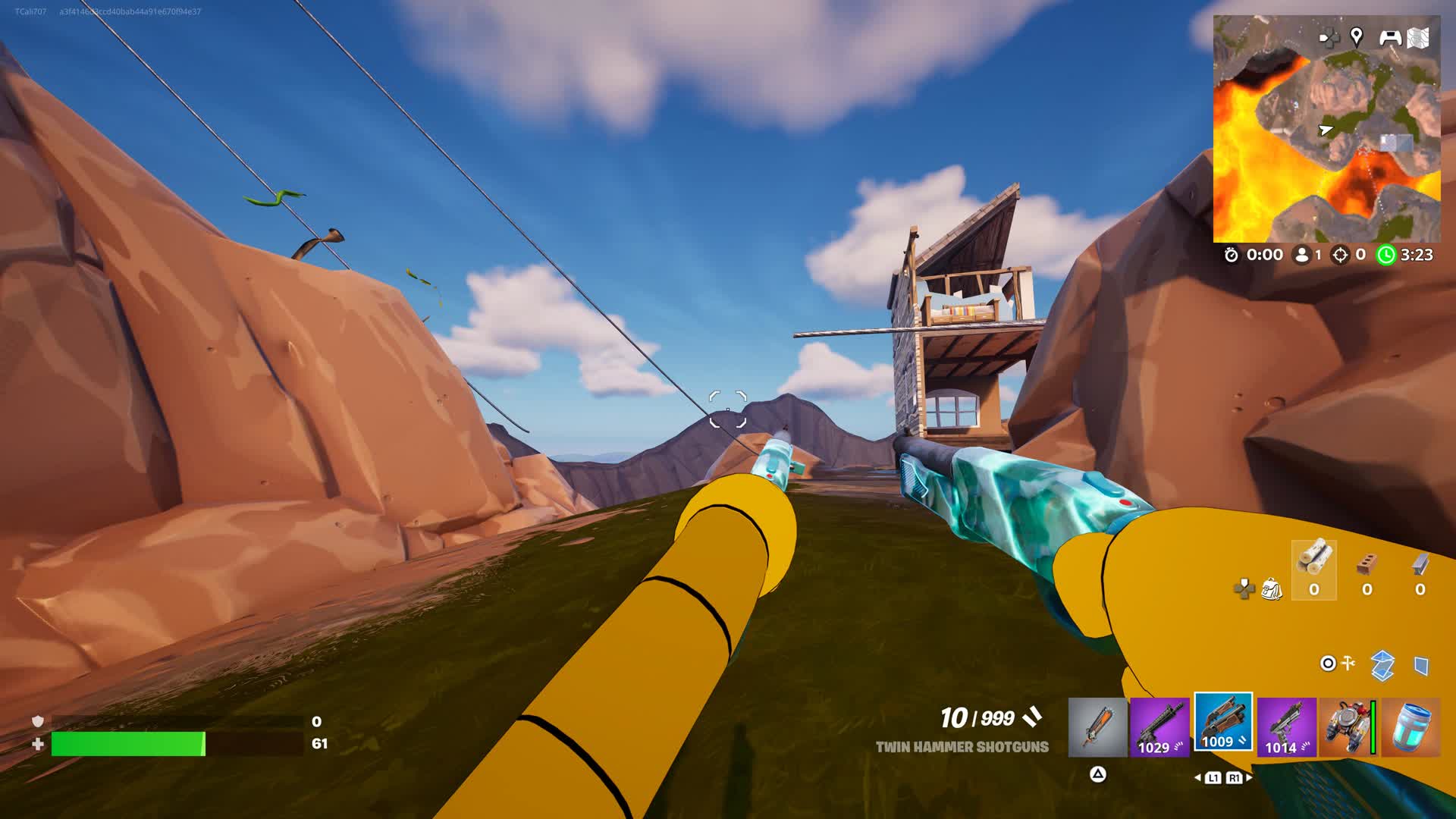Select the Chug Jug slot
Viewport: 1456px width, 819px height.
(1410, 727)
